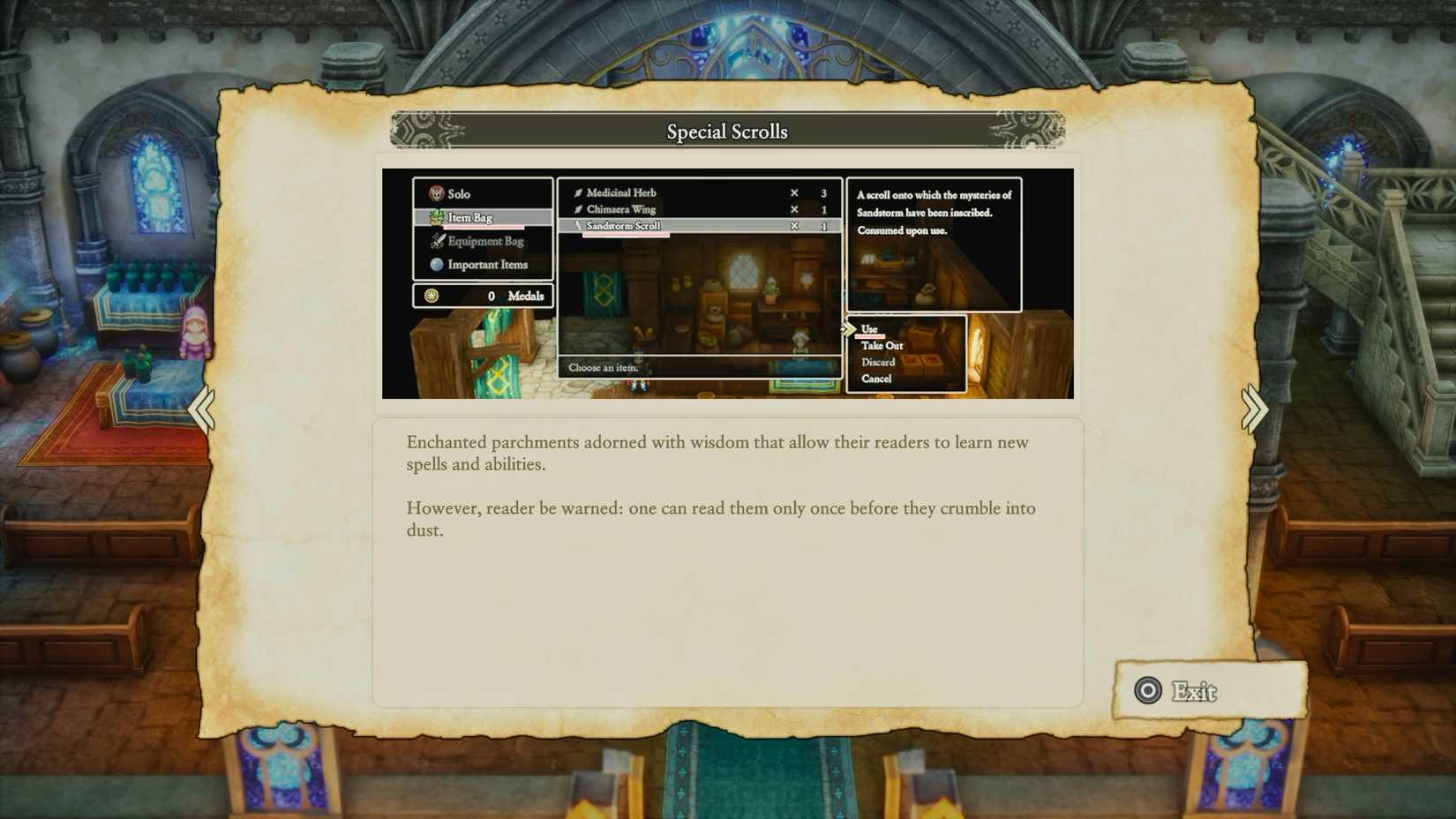
Task: Click the Exit button
Action: click(x=1193, y=692)
